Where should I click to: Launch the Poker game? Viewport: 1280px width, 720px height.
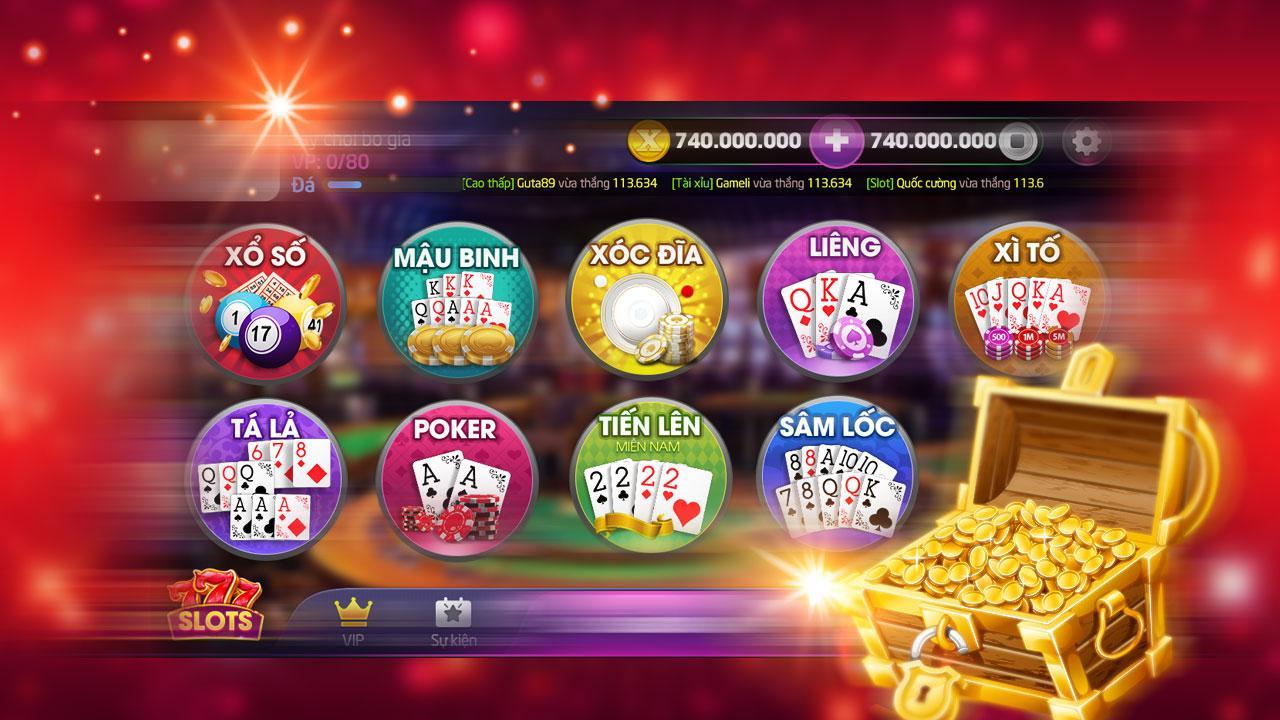(456, 480)
